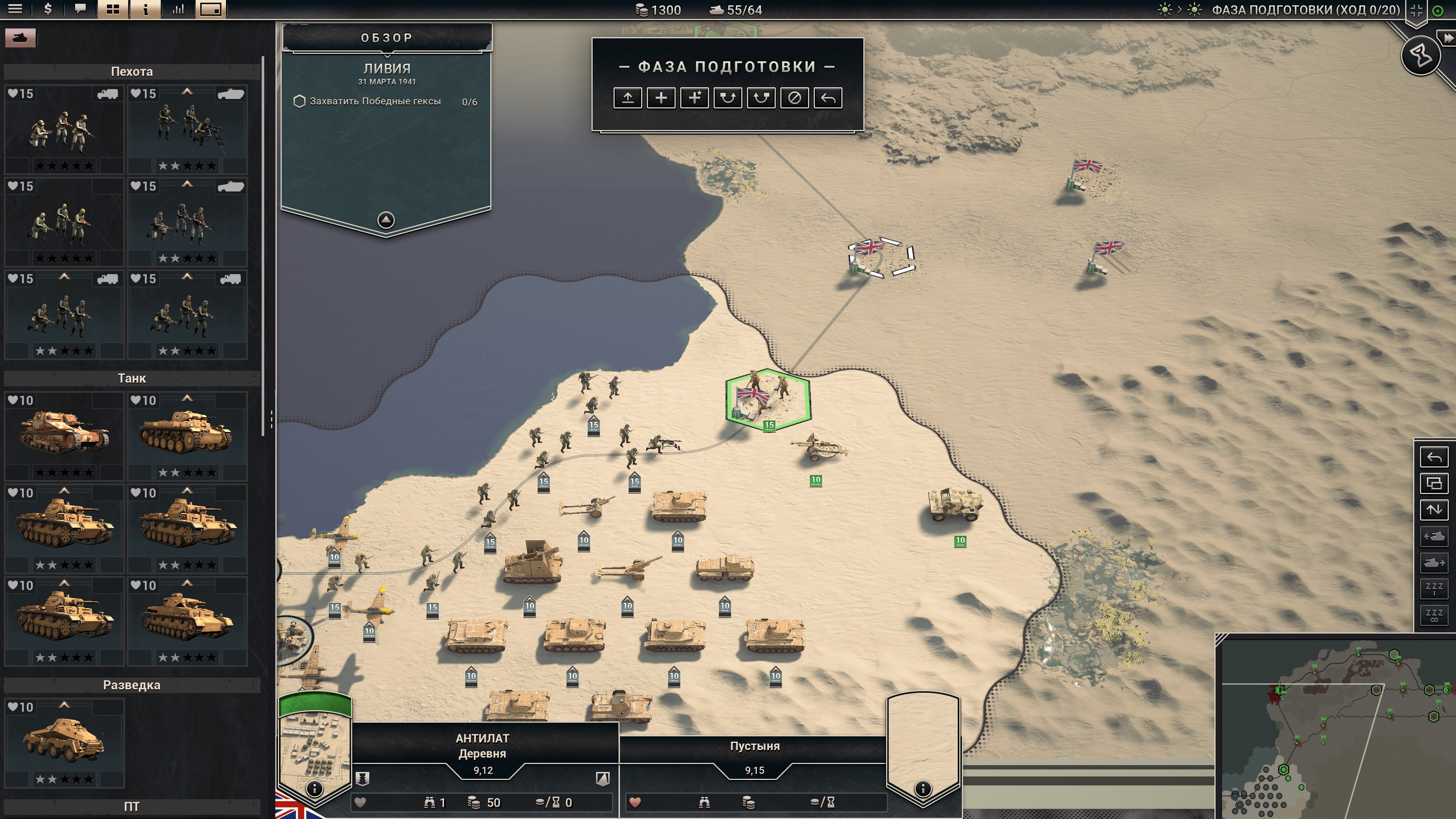This screenshot has height=819, width=1456.
Task: Click the tank filter button above Пехота
Action: click(20, 38)
